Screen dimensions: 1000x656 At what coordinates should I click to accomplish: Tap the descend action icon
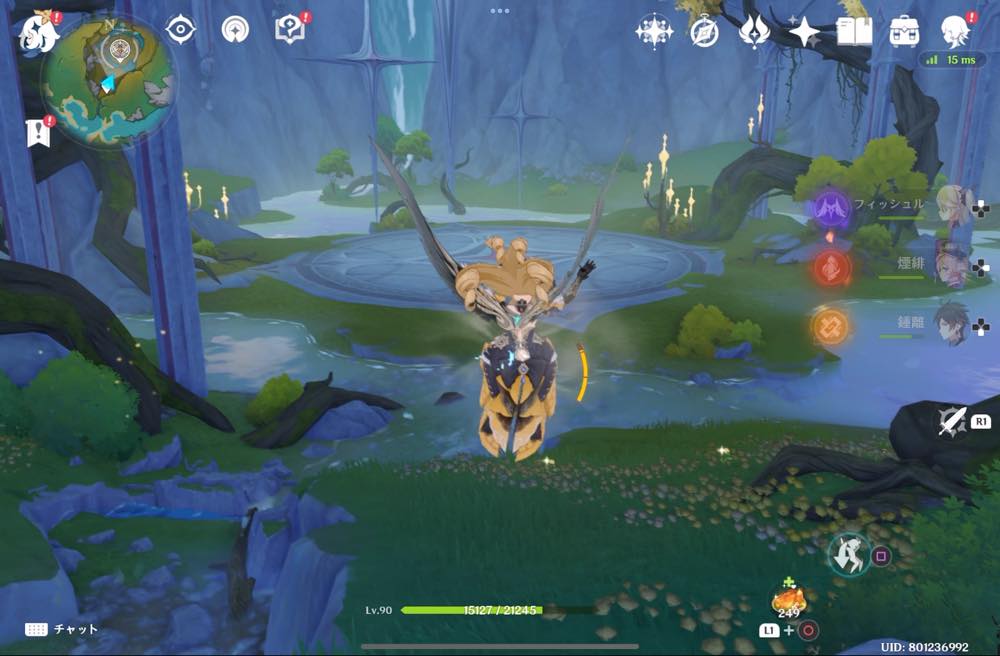point(849,554)
